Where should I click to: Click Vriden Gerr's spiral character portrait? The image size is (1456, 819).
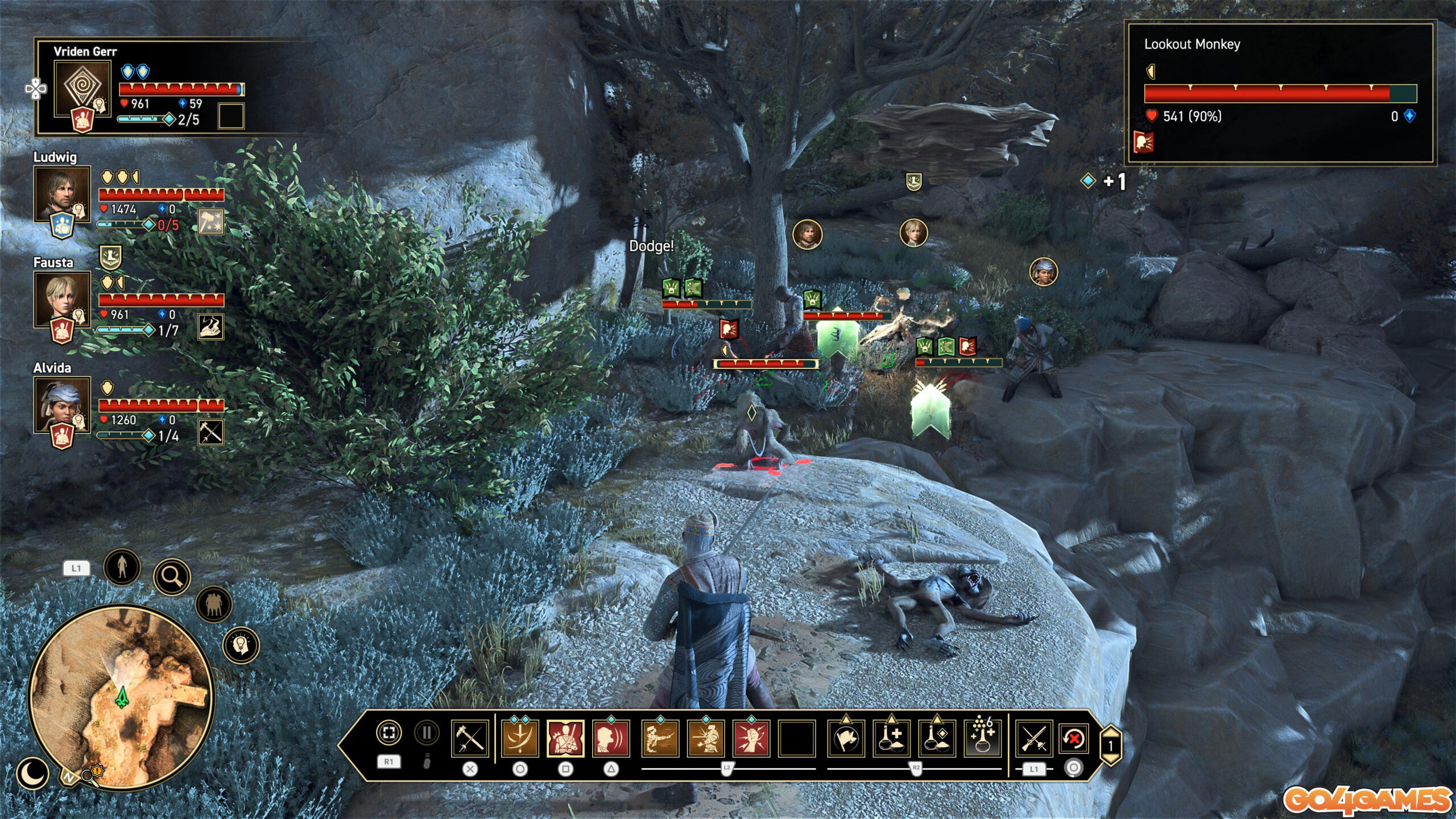[x=82, y=89]
